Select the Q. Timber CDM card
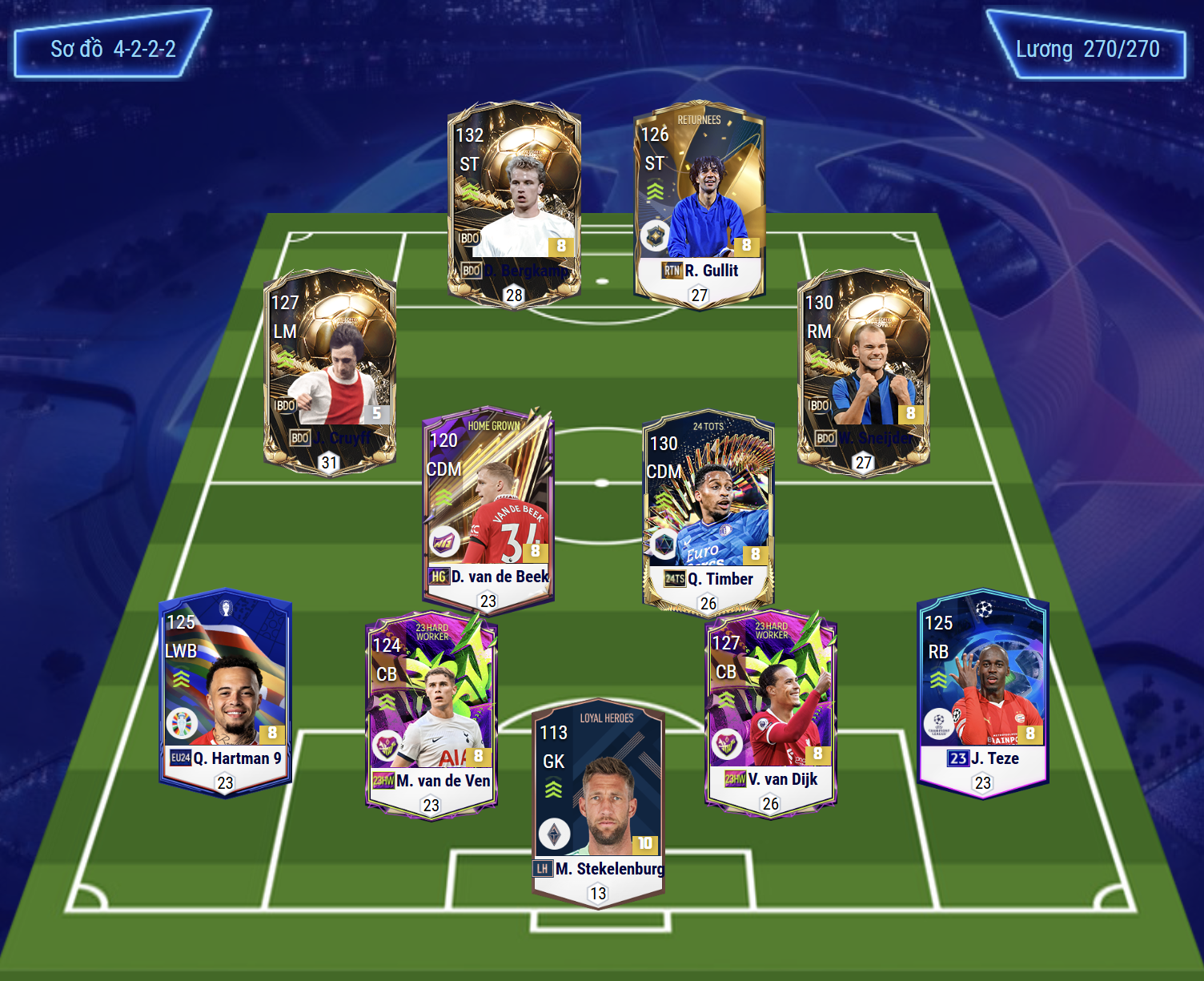1204x981 pixels. 708,511
